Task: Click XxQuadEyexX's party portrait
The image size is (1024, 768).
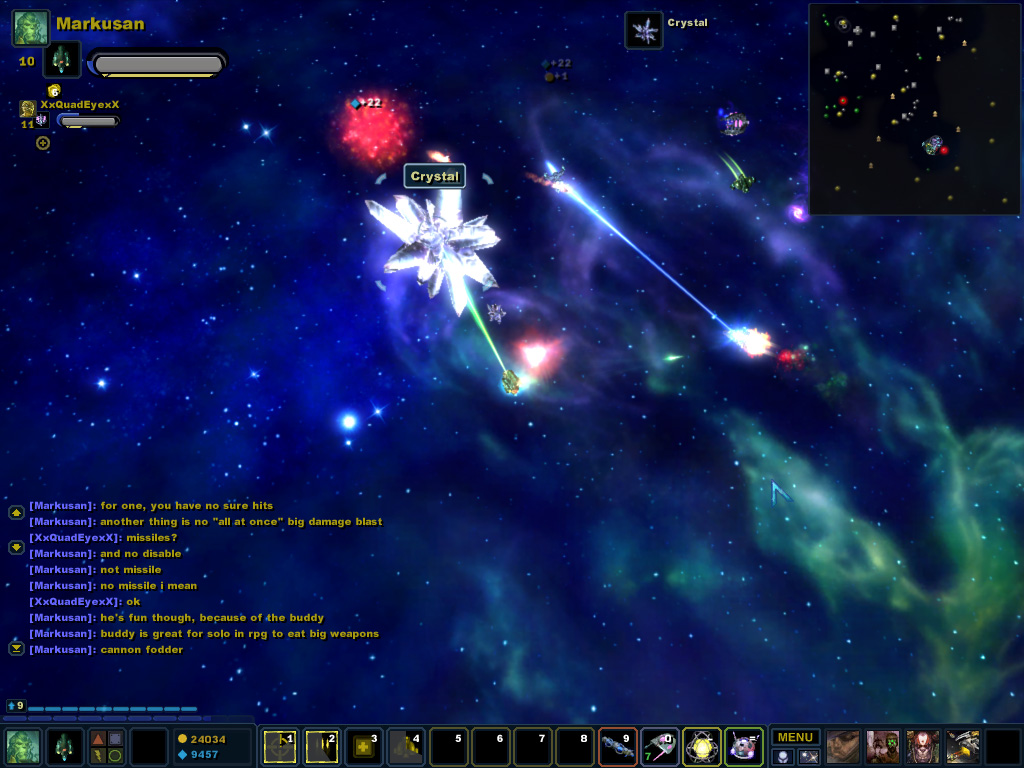Action: coord(27,107)
